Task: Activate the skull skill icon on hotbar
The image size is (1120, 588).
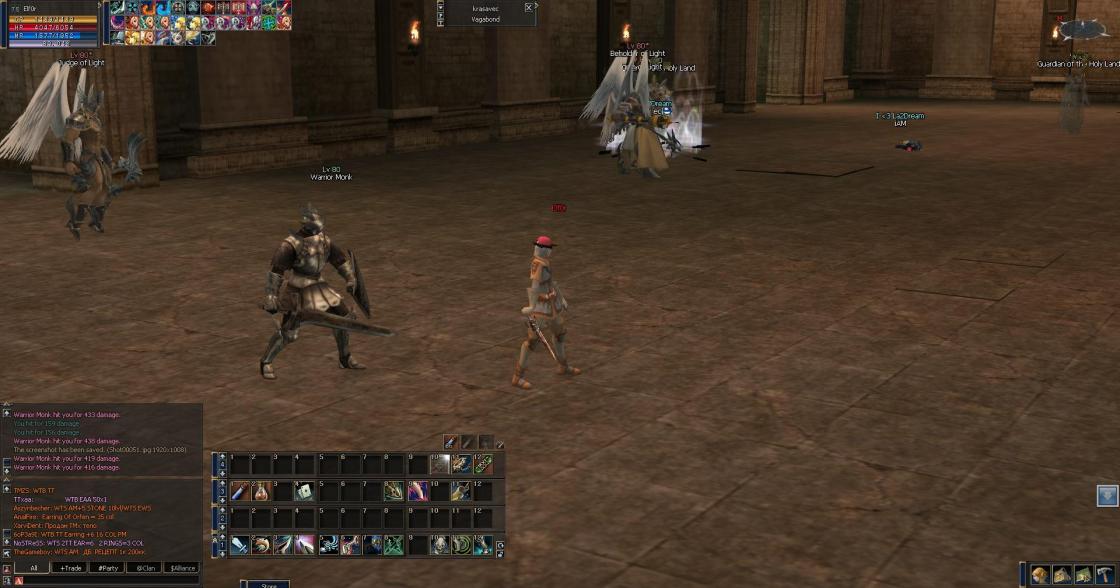Action: 439,545
